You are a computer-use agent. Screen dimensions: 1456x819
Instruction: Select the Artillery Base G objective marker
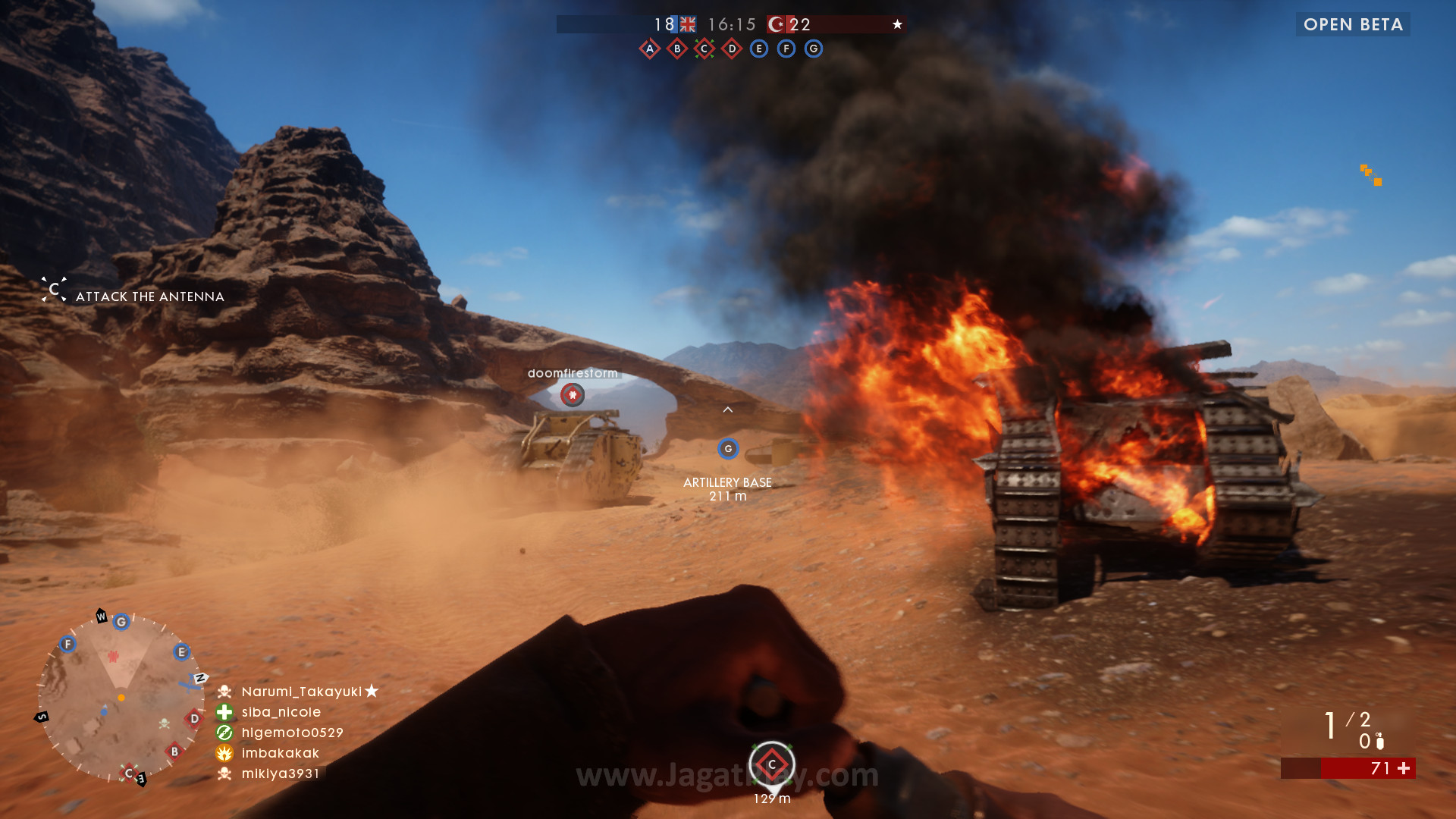[x=728, y=449]
